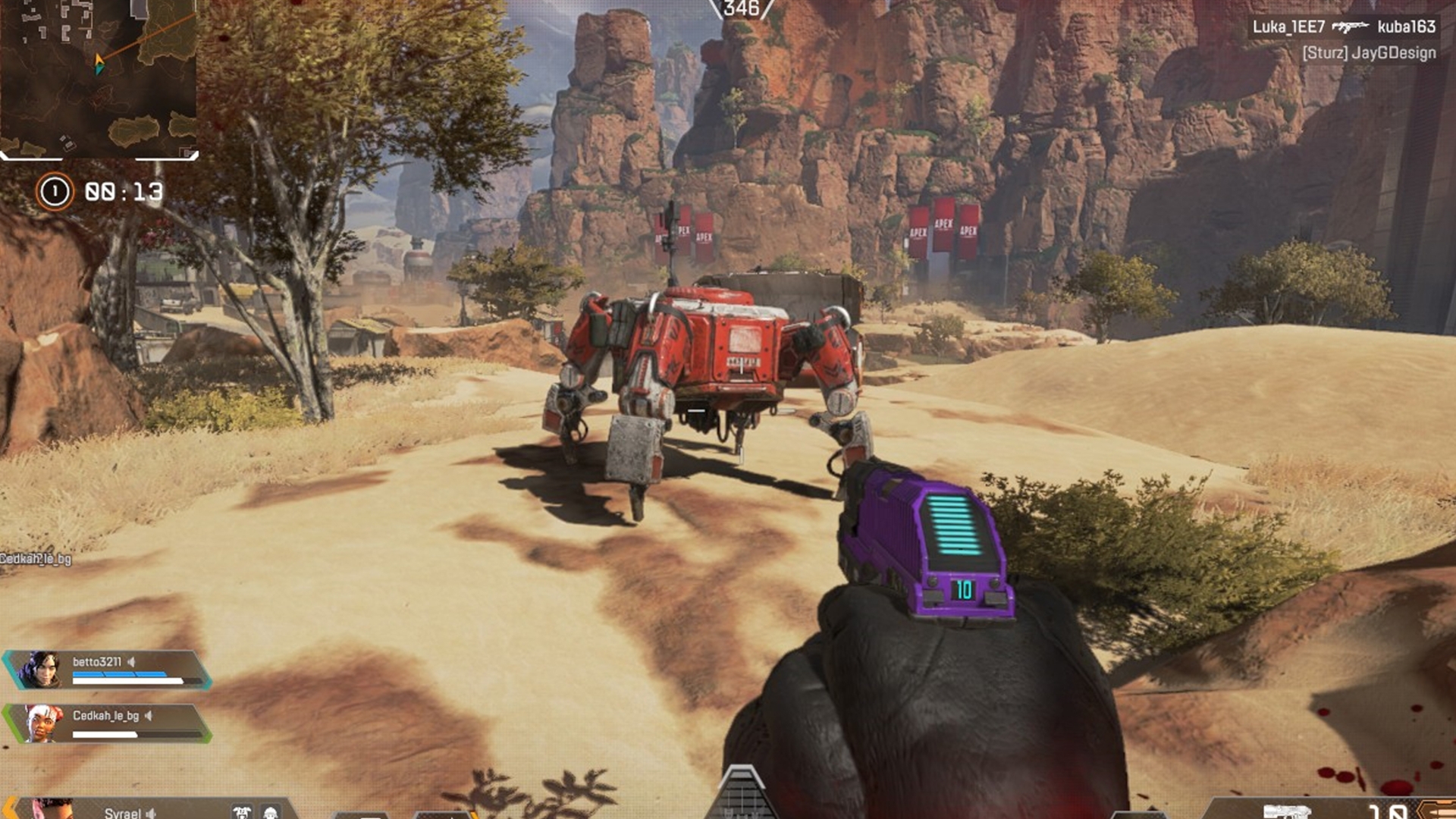Click the Syrael player panel
The width and height of the screenshot is (1456, 819).
click(x=121, y=811)
